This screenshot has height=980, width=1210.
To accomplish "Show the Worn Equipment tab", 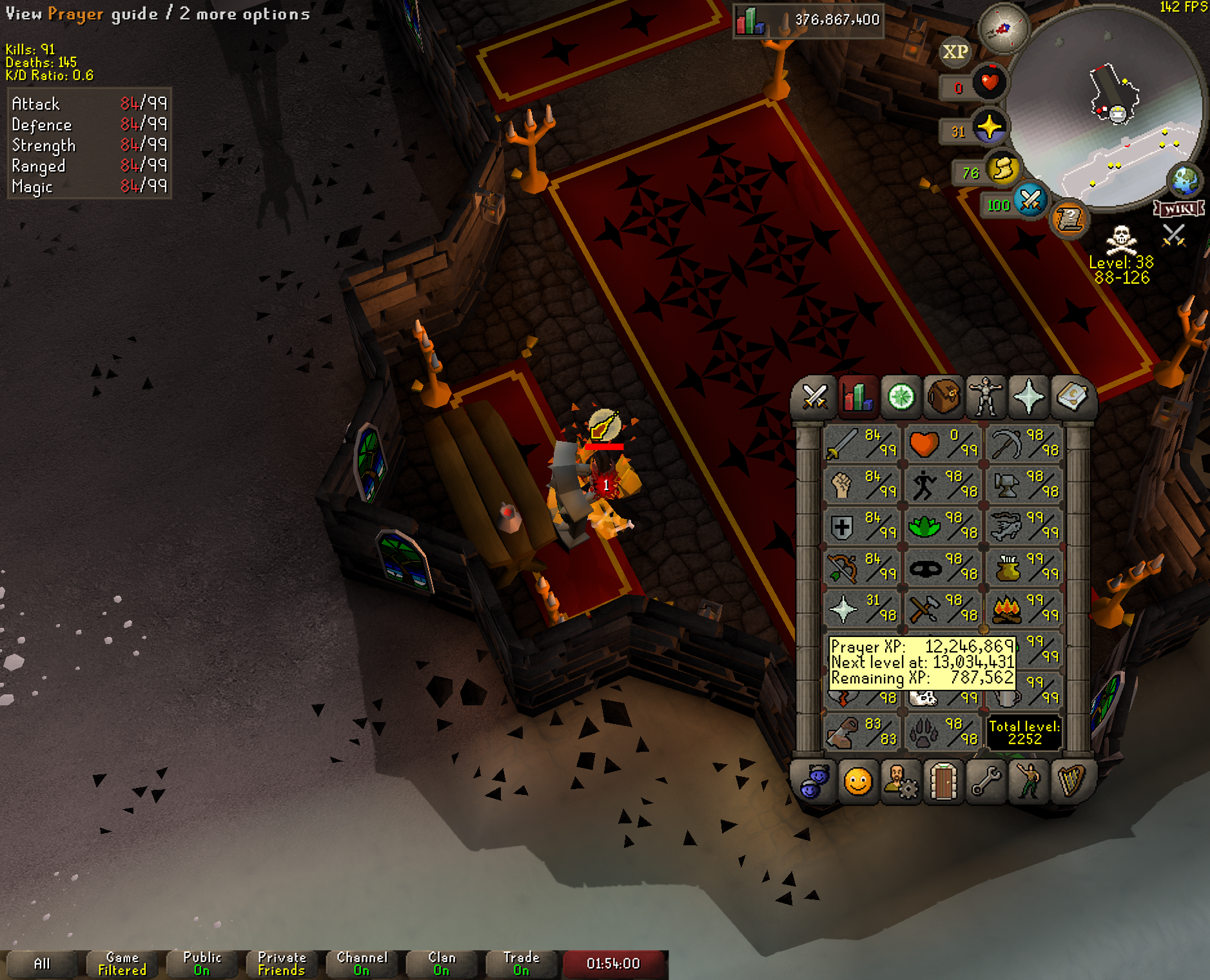I will point(986,397).
